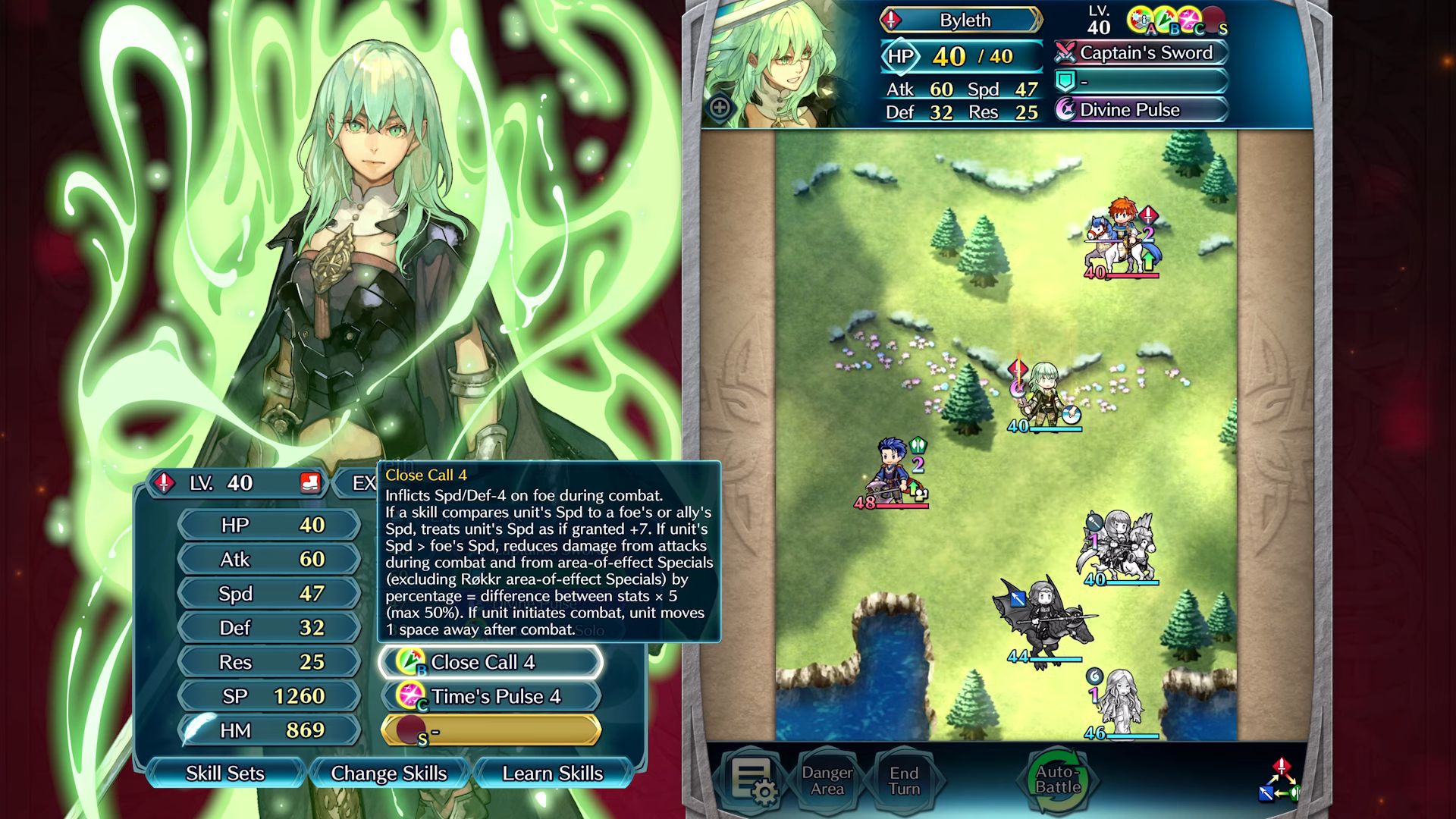Image resolution: width=1456 pixels, height=819 pixels.
Task: Open the battle settings list icon
Action: (x=752, y=780)
